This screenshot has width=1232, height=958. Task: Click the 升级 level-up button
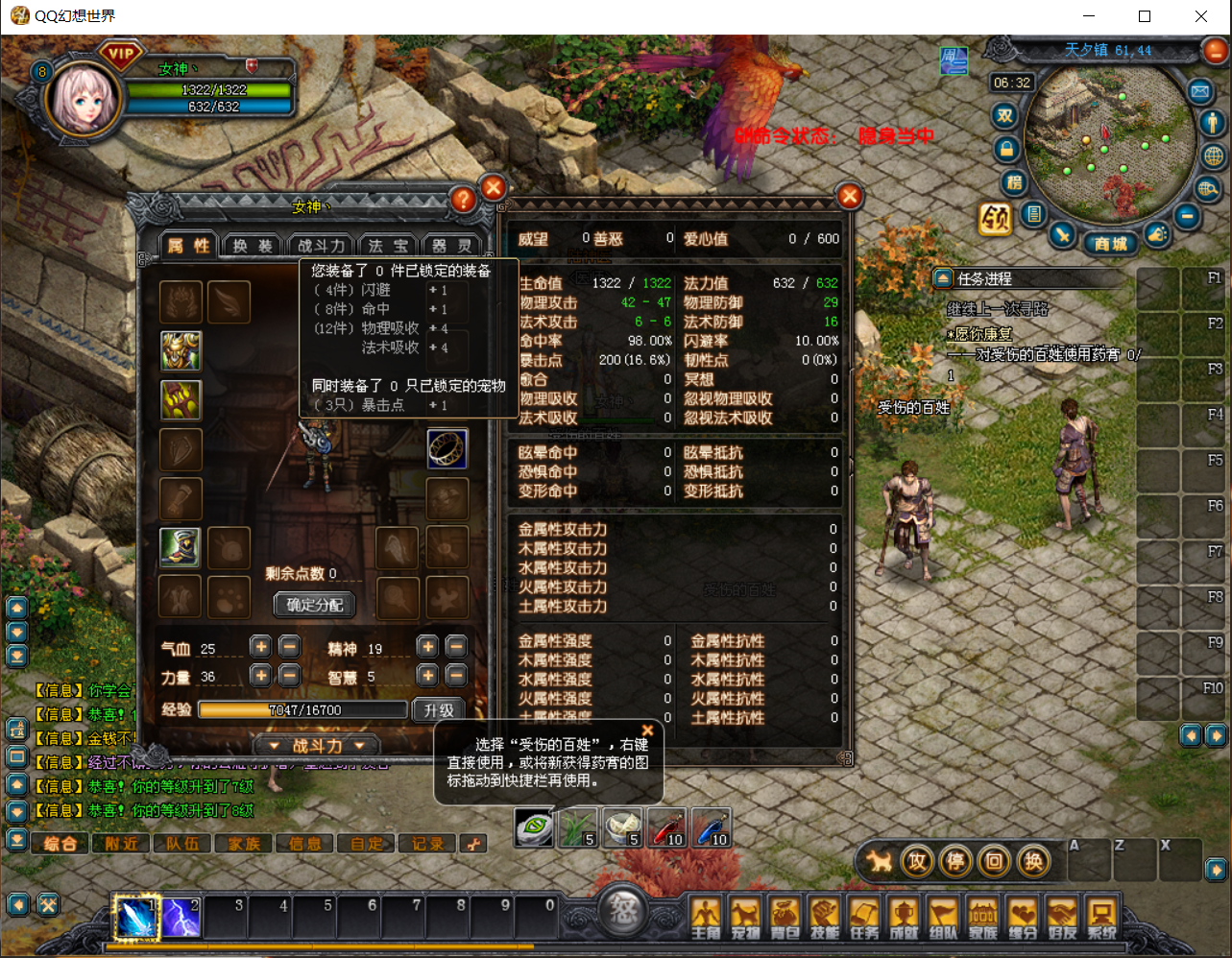439,710
